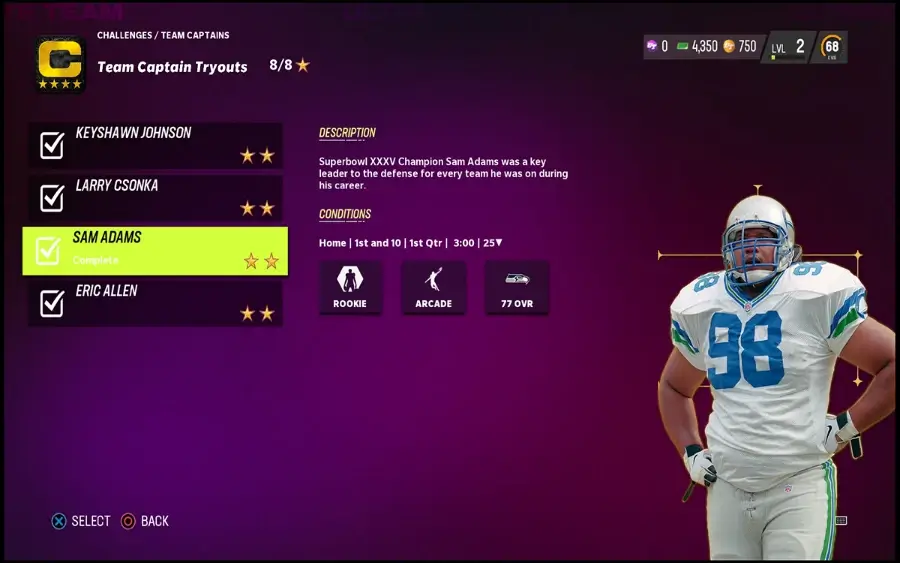Image resolution: width=900 pixels, height=563 pixels.
Task: Open the level 2 progress indicator
Action: (x=788, y=47)
